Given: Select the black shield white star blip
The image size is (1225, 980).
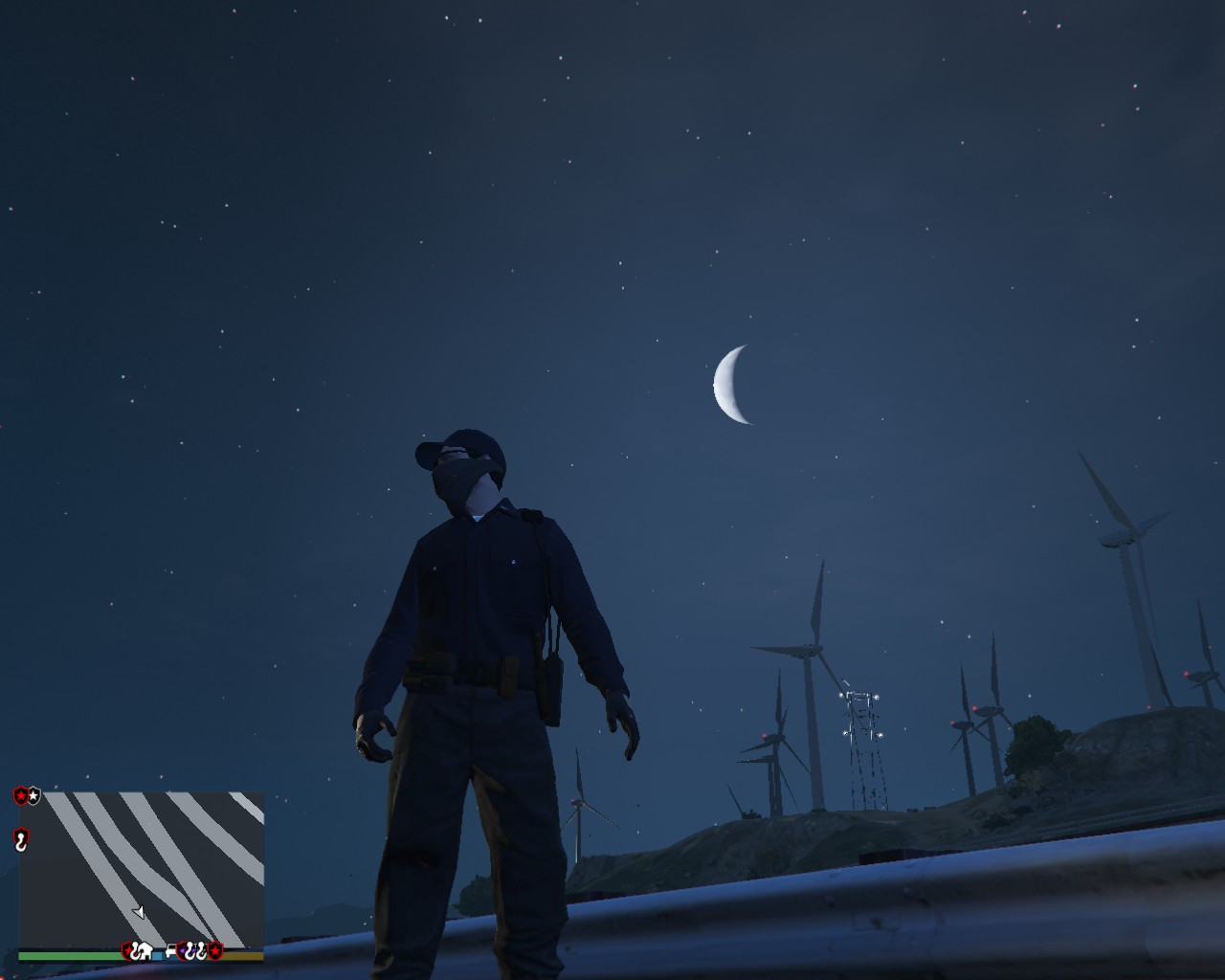Looking at the screenshot, I should point(34,795).
